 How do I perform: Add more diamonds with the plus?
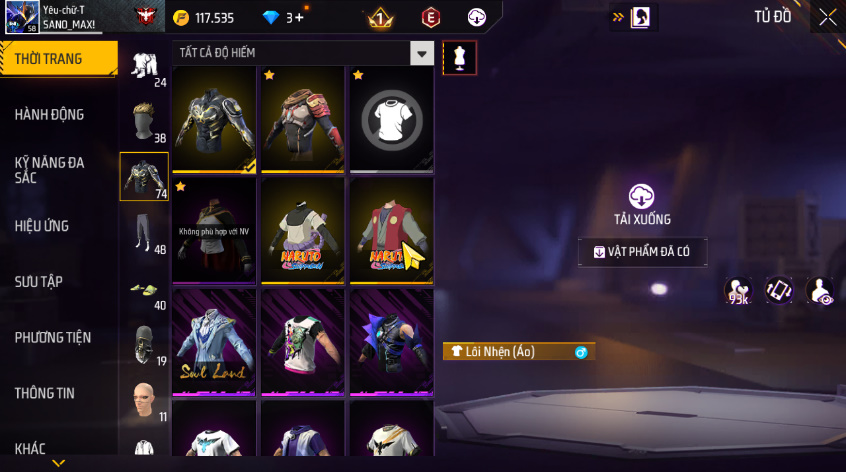point(298,17)
